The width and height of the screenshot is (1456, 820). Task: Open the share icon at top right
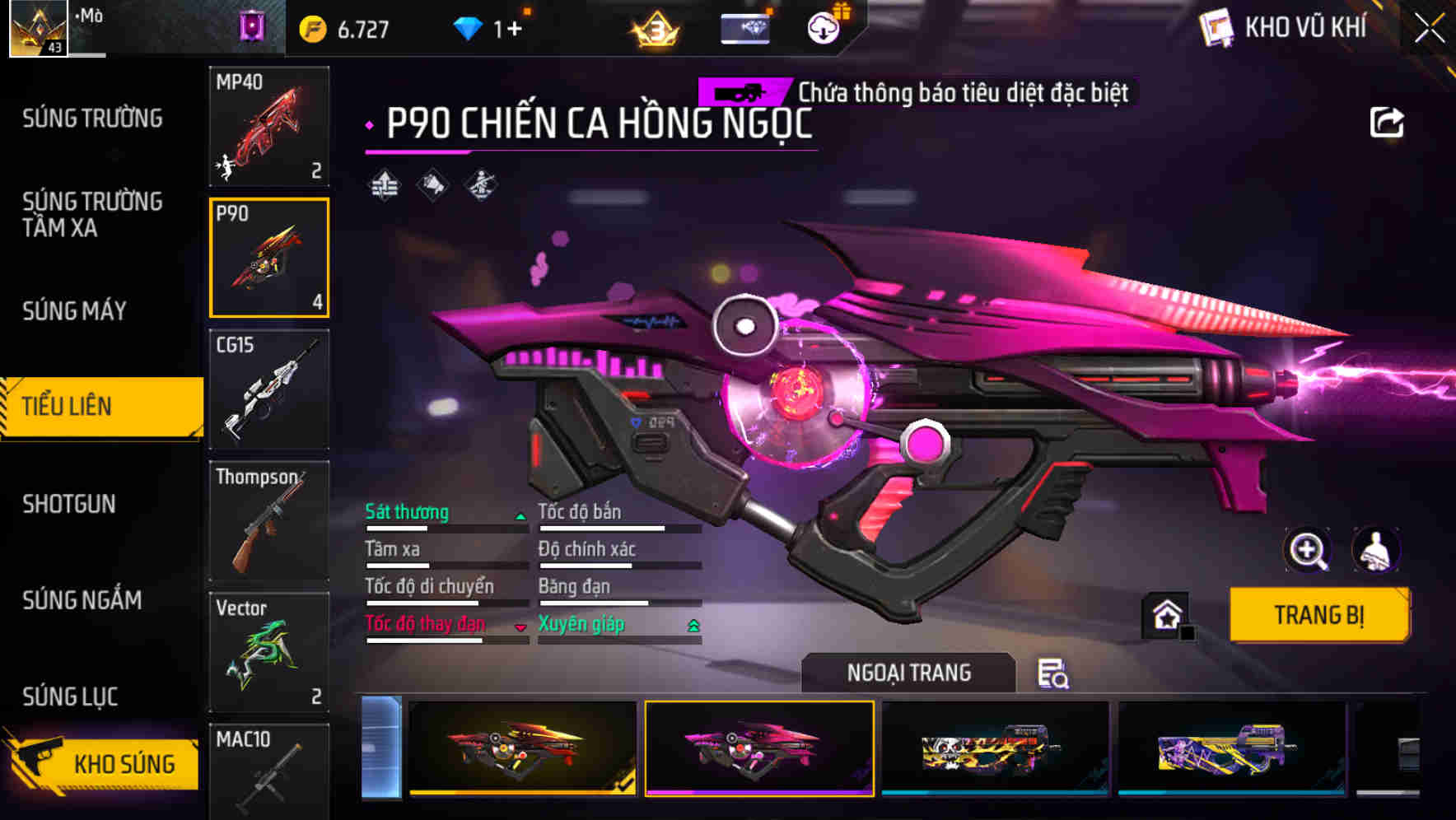[1387, 121]
